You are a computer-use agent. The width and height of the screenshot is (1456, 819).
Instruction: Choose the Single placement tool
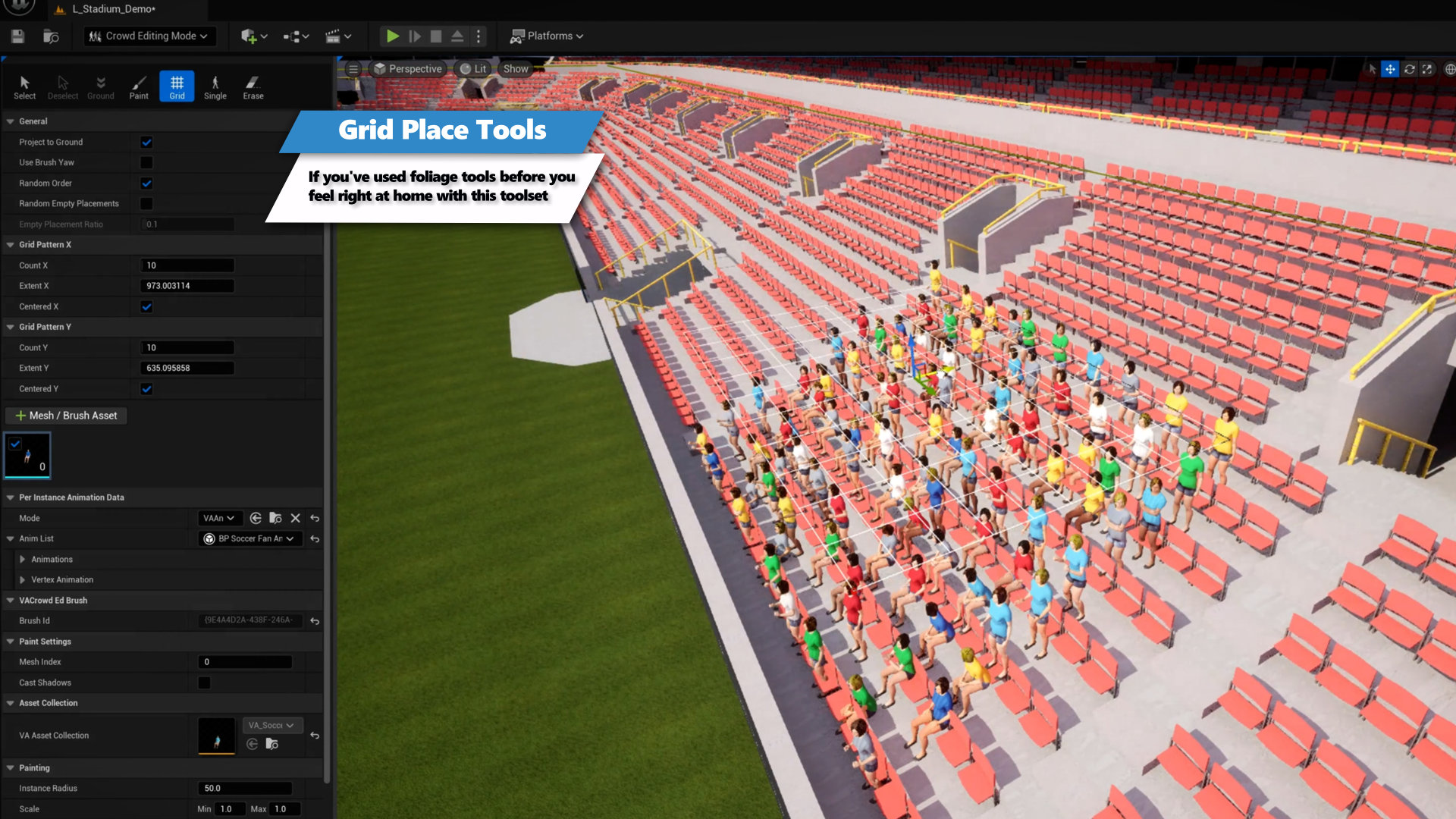[x=215, y=86]
